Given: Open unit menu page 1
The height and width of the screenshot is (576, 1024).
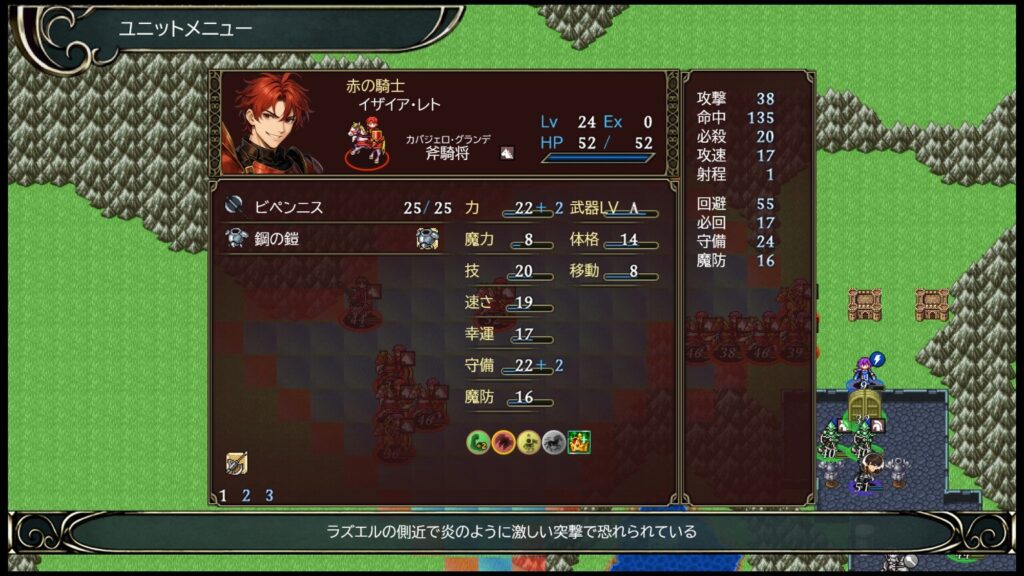Looking at the screenshot, I should point(223,495).
